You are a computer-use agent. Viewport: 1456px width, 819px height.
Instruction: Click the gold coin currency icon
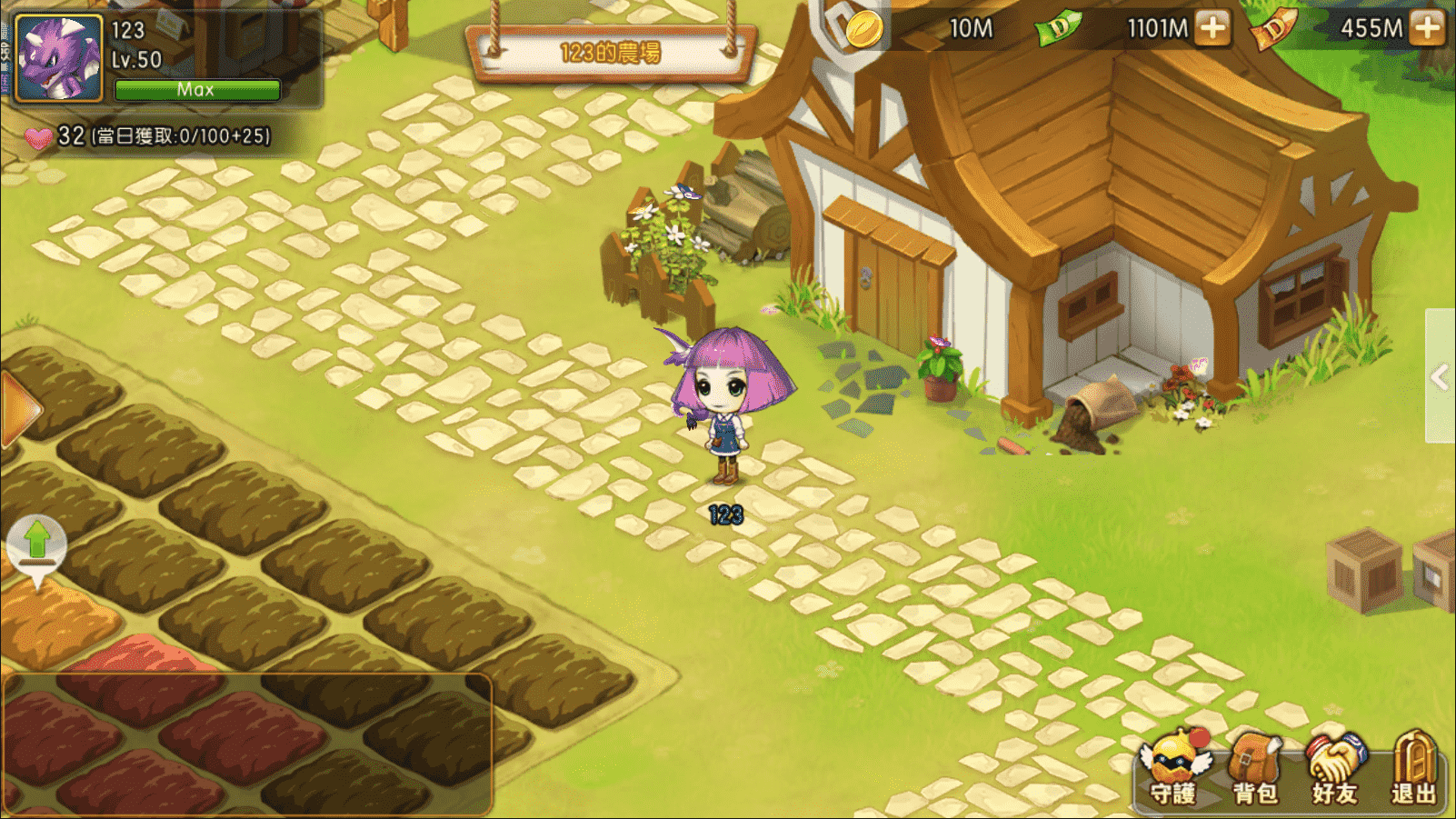click(x=863, y=29)
